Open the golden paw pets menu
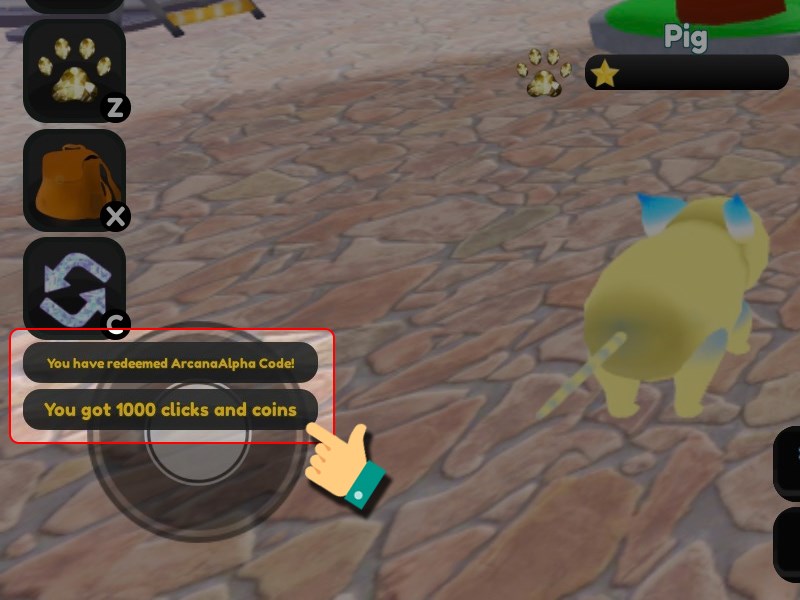 coord(74,71)
